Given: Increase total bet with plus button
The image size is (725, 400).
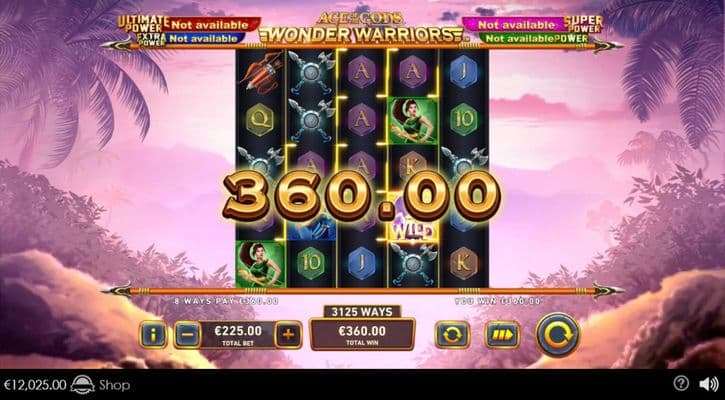Looking at the screenshot, I should coord(287,334).
